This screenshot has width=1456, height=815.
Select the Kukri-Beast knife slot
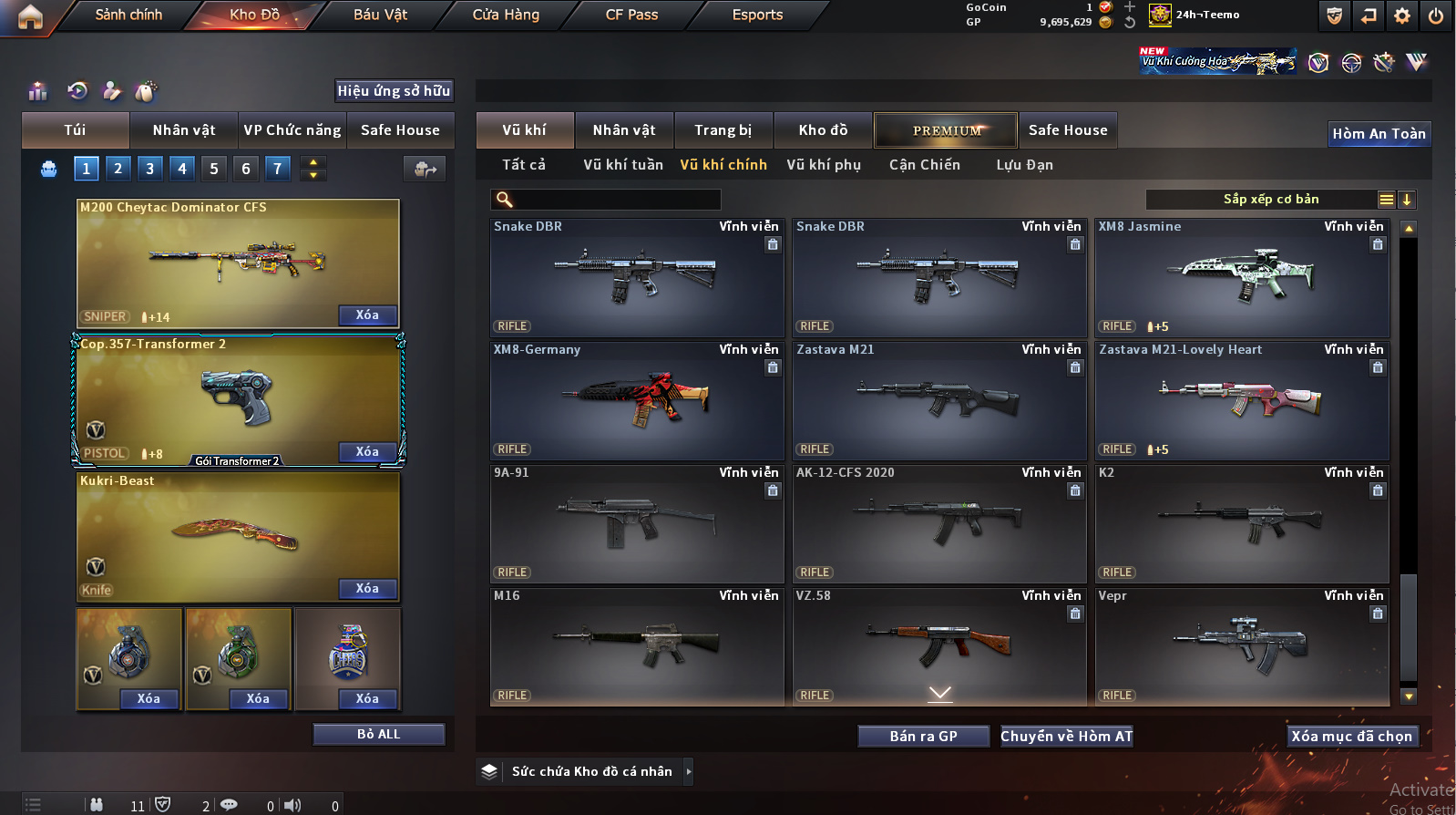tap(238, 537)
